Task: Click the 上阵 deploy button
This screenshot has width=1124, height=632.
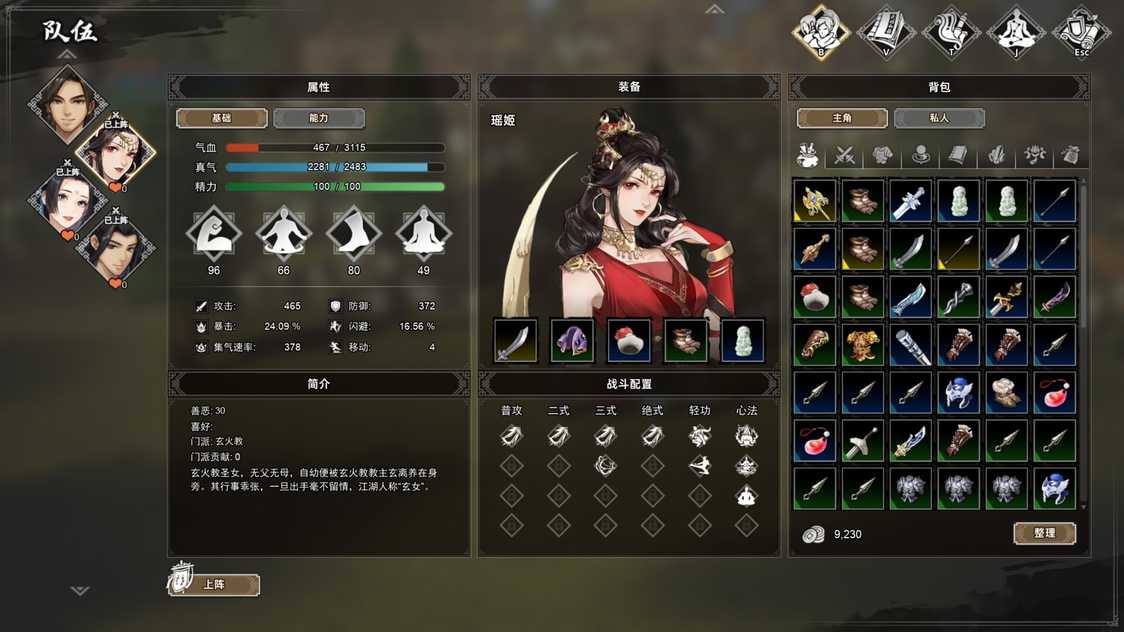Action: coord(214,584)
